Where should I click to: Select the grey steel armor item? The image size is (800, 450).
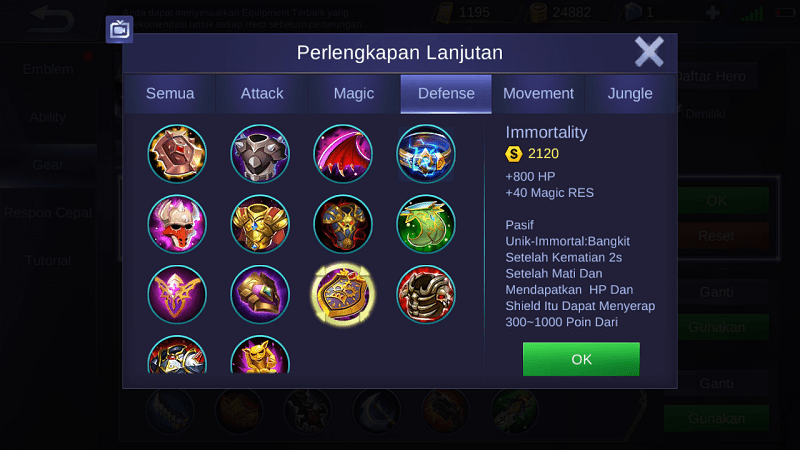(x=260, y=153)
